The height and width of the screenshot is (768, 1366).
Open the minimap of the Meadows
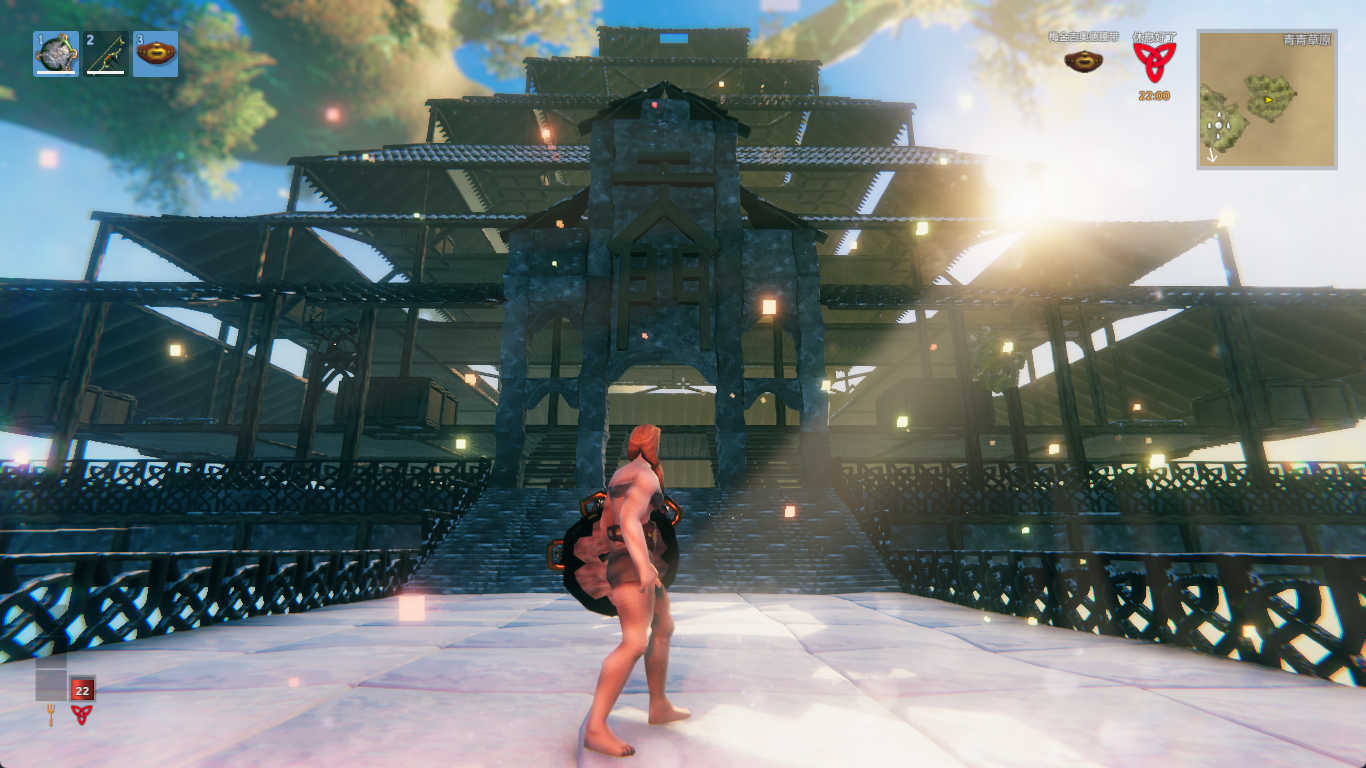point(1266,99)
